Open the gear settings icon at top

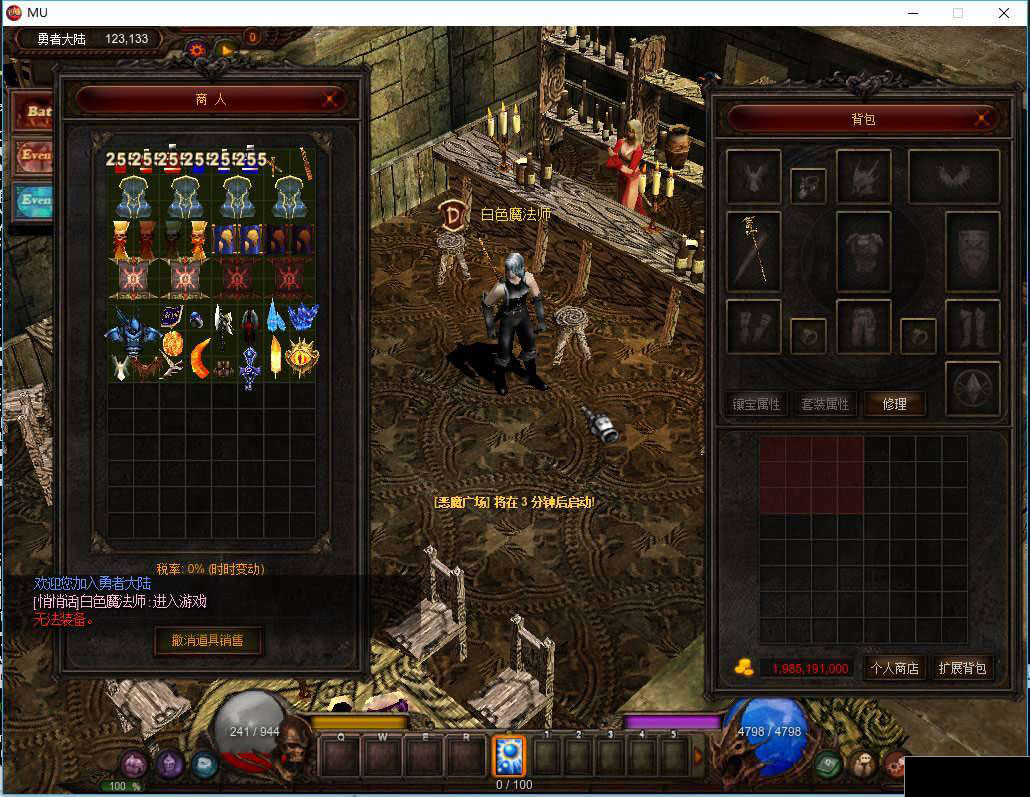coord(196,48)
